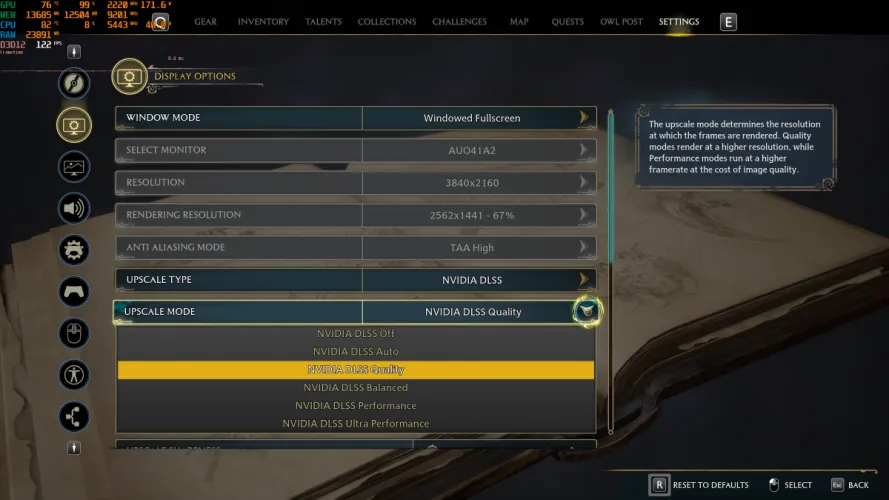The height and width of the screenshot is (500, 889).
Task: Open the mouse settings category icon
Action: pyautogui.click(x=74, y=333)
